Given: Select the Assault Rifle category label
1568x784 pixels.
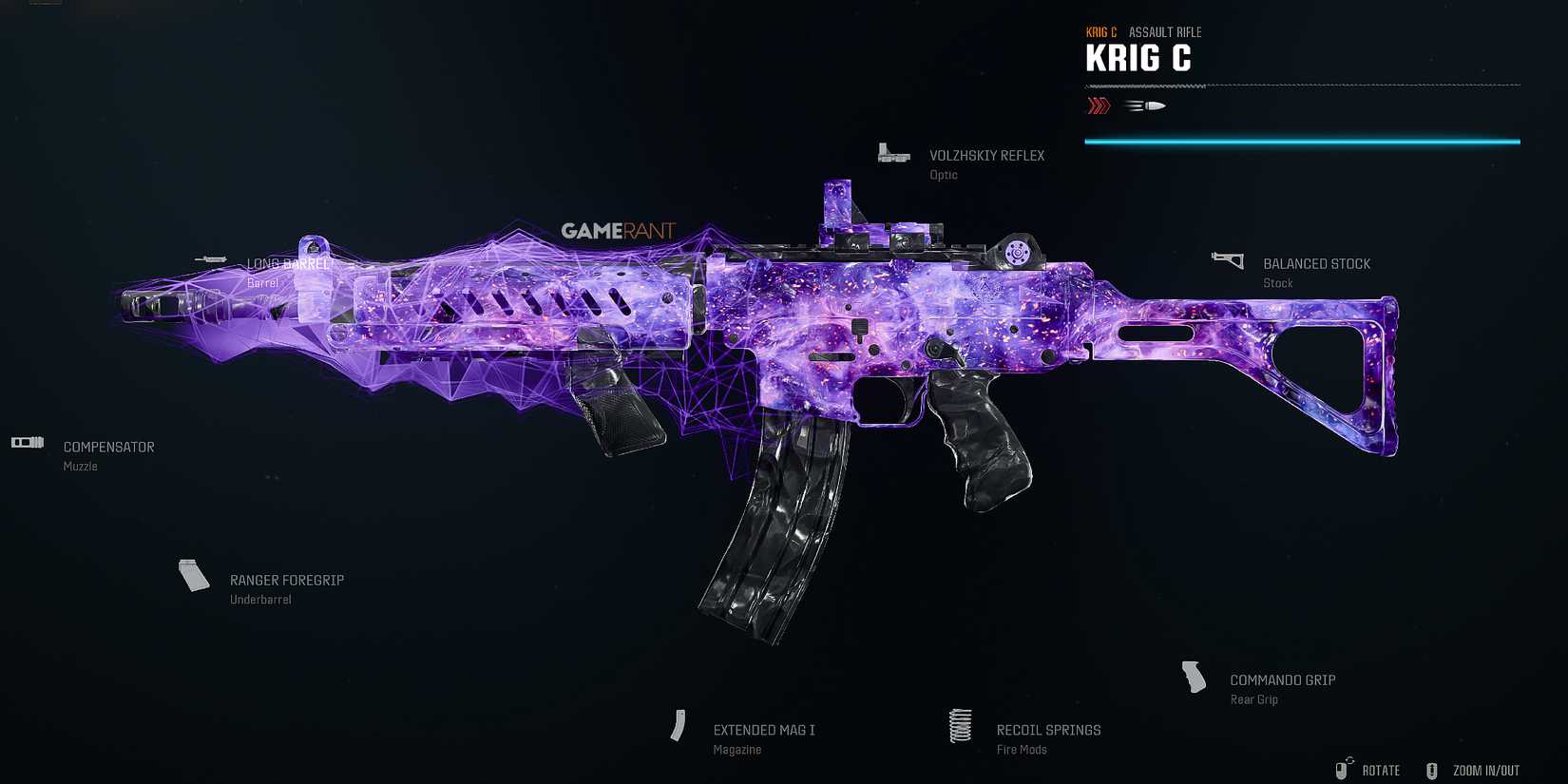Looking at the screenshot, I should (1165, 31).
